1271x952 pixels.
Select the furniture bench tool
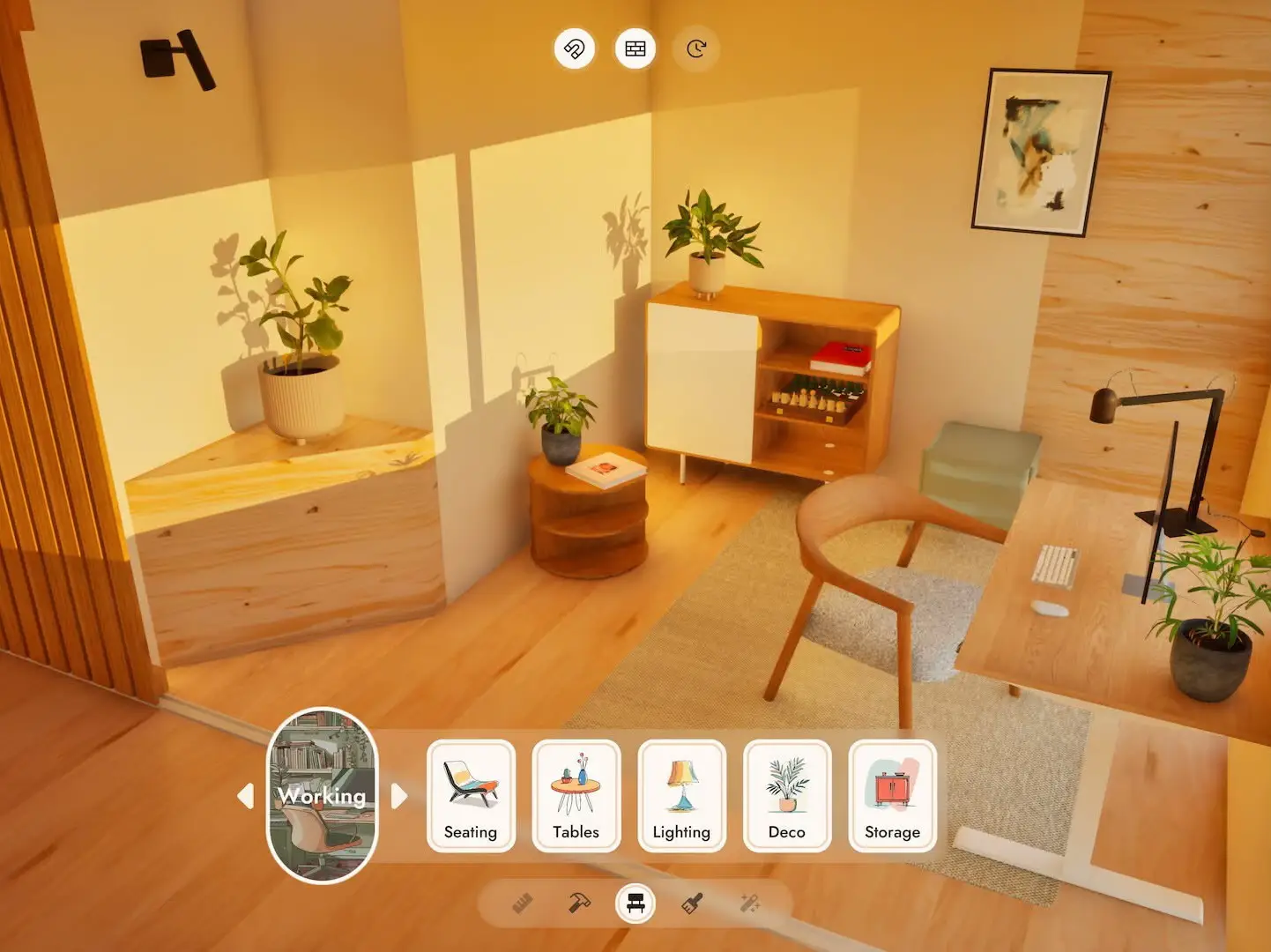pyautogui.click(x=635, y=903)
